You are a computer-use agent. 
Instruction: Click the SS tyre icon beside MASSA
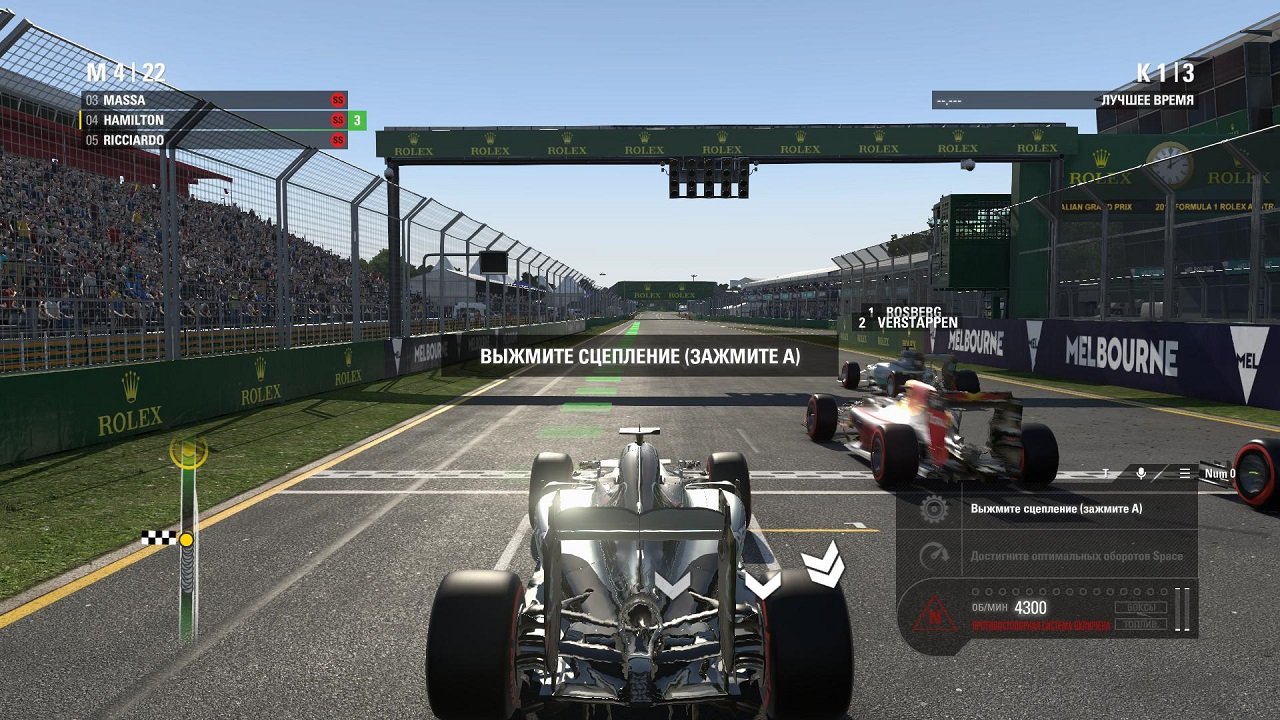click(338, 100)
